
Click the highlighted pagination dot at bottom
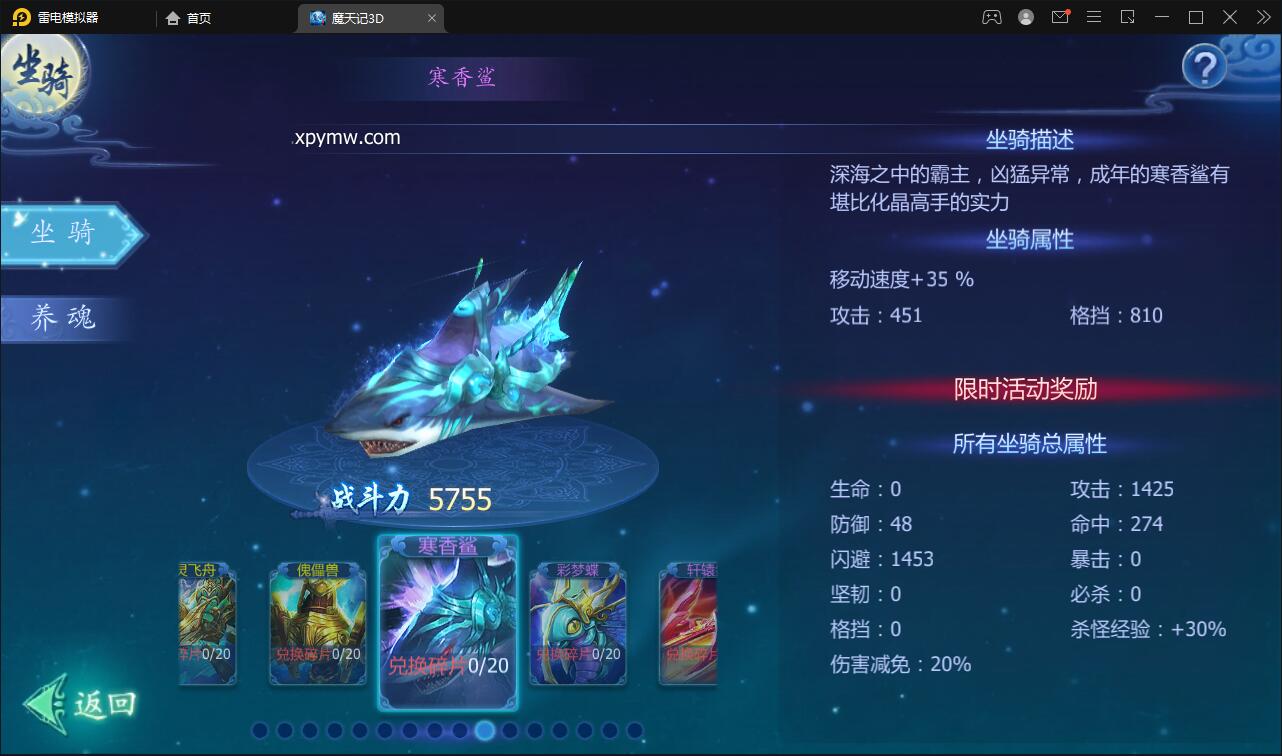click(484, 731)
